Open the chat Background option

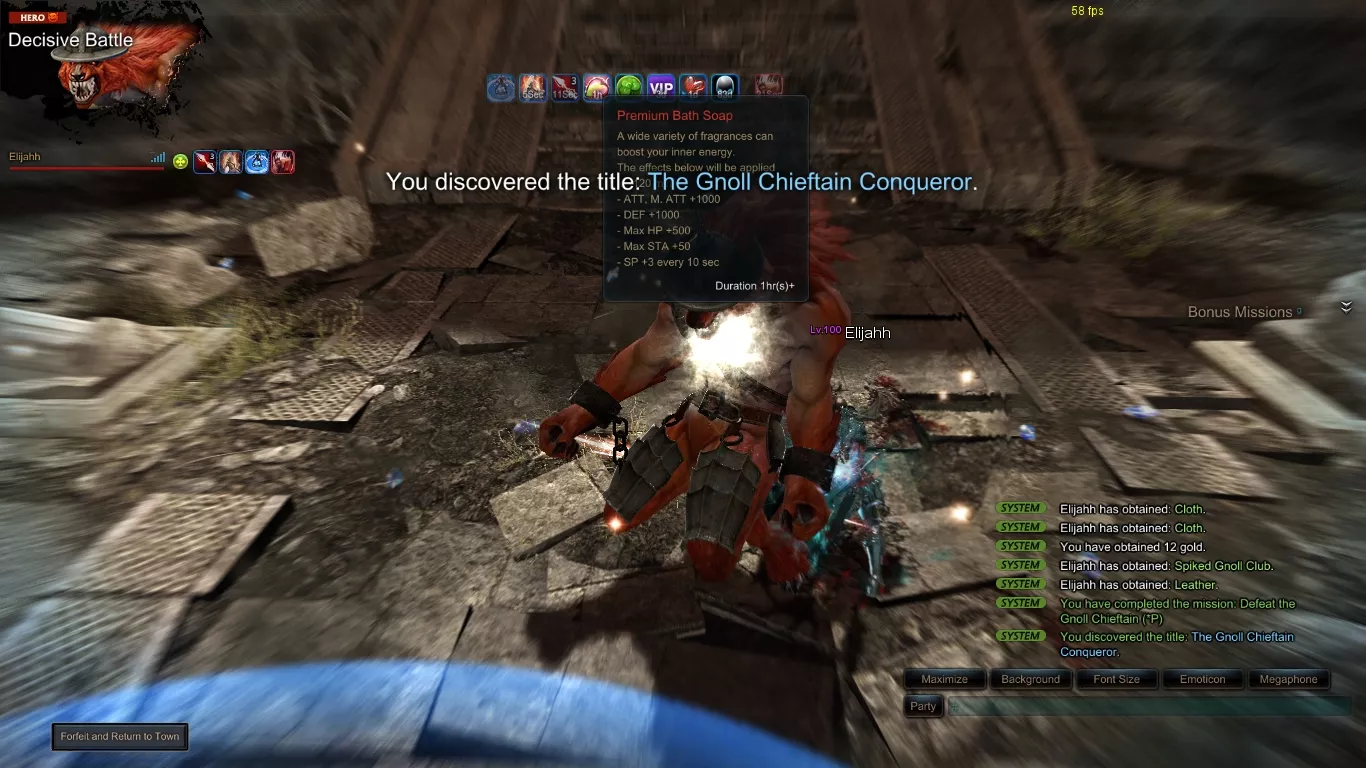tap(1030, 679)
